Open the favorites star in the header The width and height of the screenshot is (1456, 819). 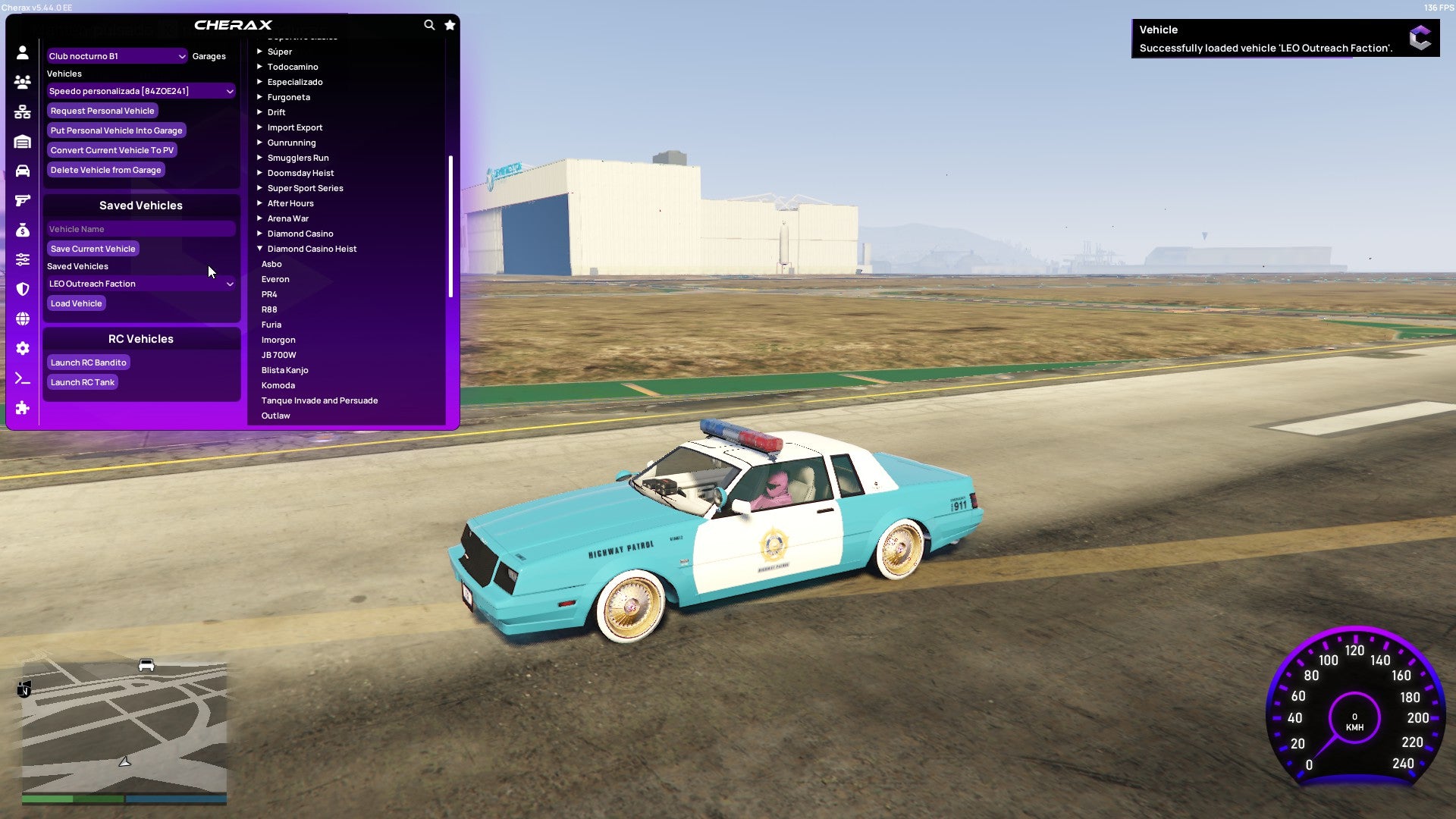[449, 24]
